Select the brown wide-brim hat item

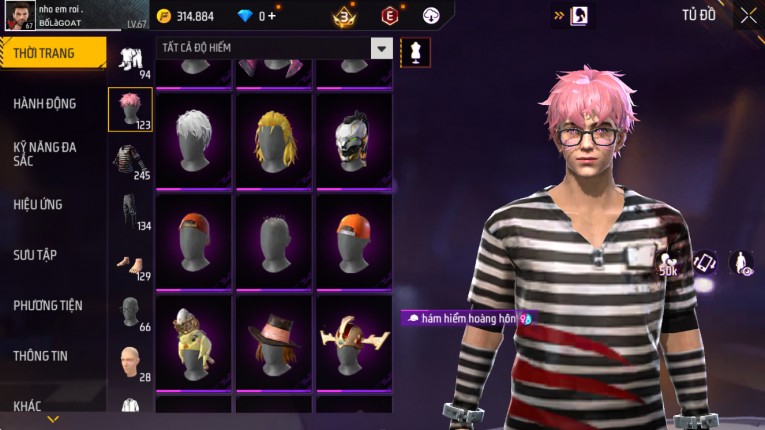[274, 341]
